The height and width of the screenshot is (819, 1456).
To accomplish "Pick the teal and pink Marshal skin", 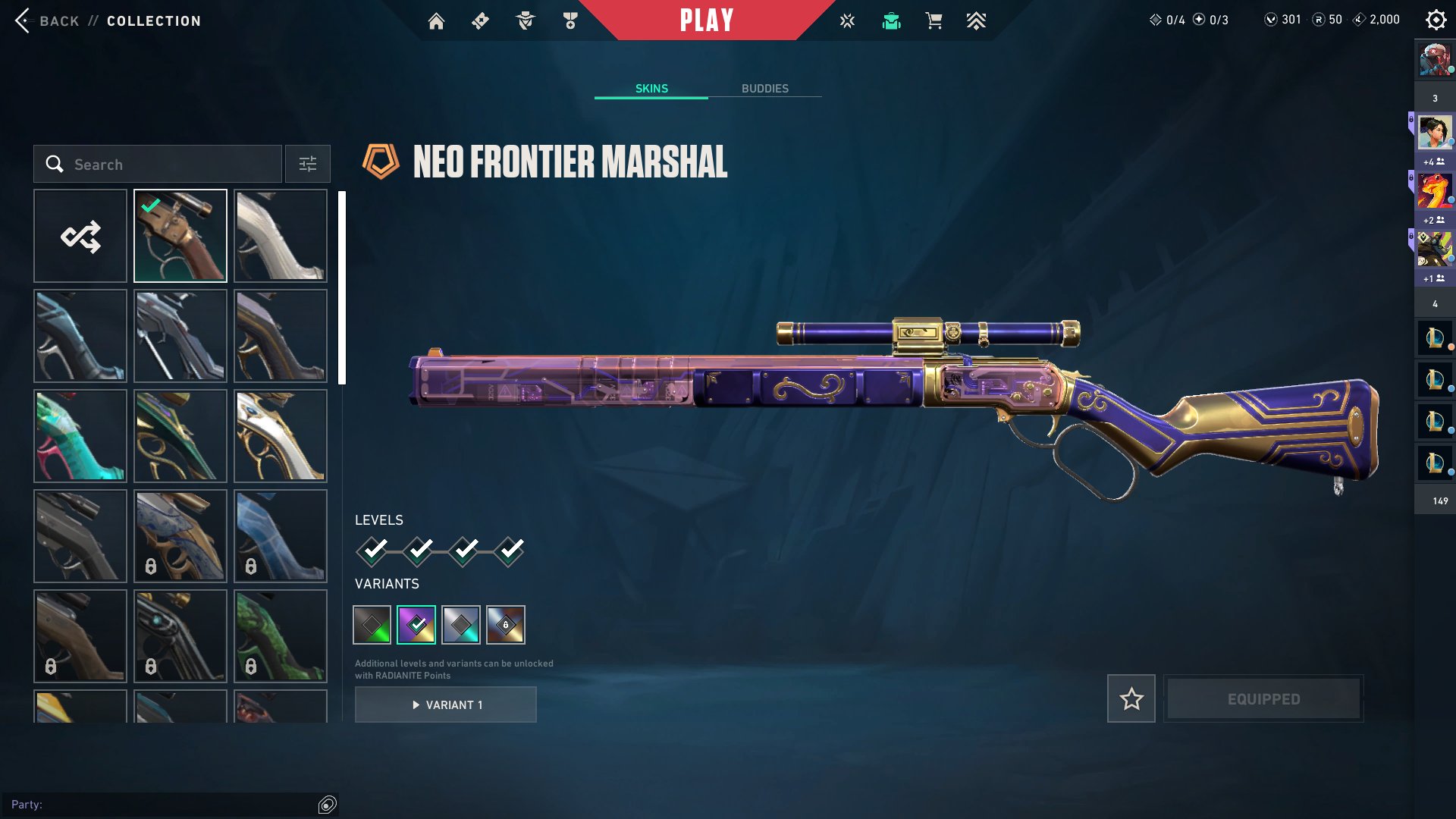I will (80, 436).
